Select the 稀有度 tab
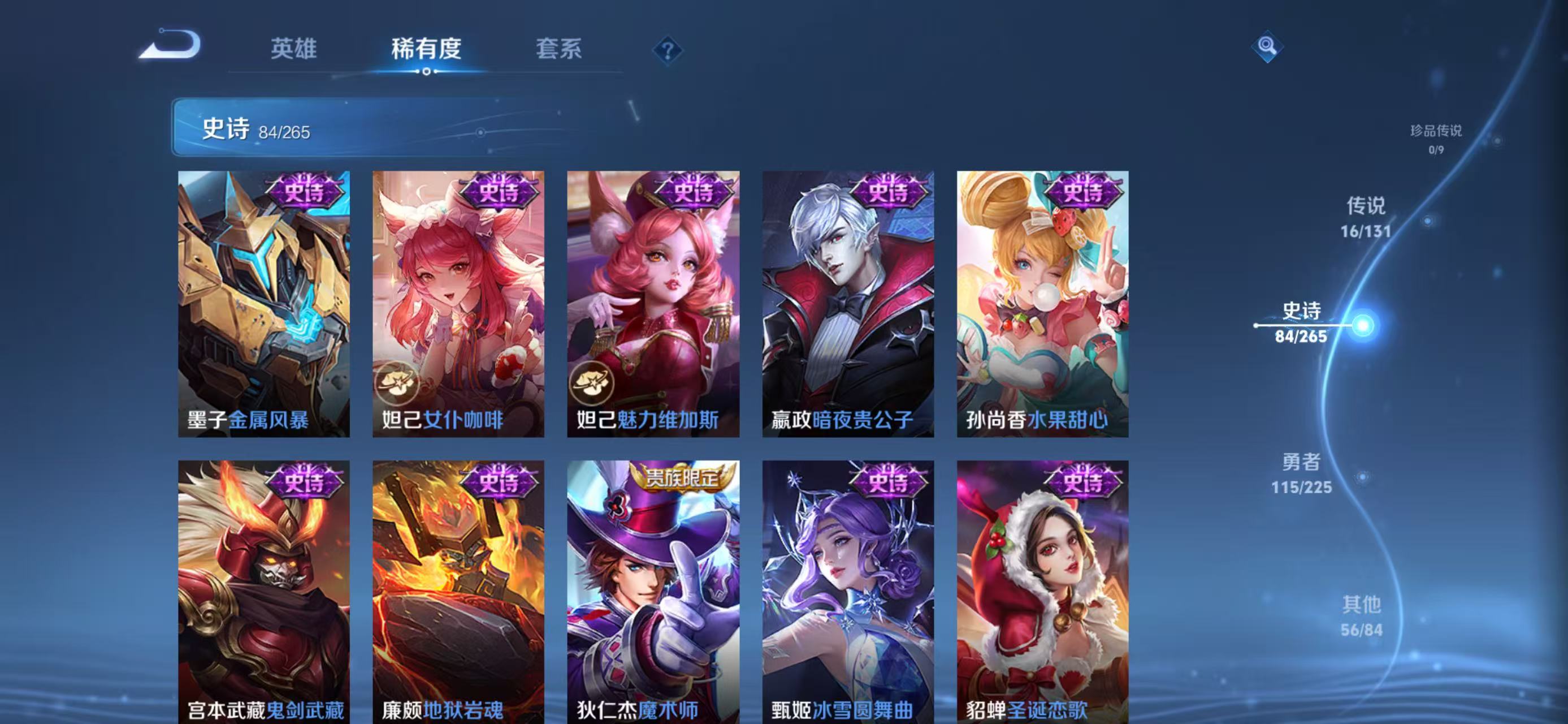This screenshot has height=724, width=1568. 426,49
